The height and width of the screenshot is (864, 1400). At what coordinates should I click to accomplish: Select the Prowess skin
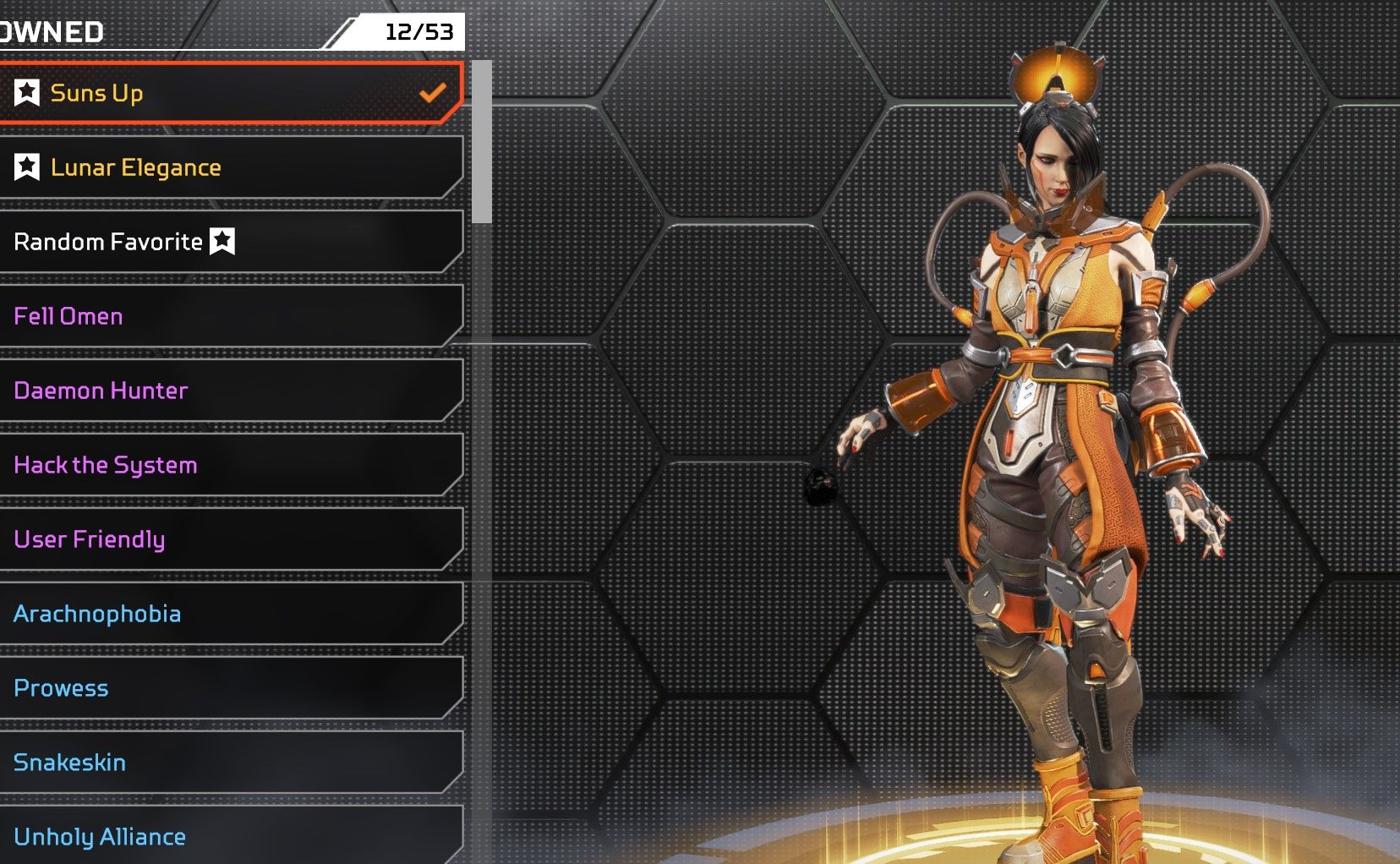(x=228, y=688)
